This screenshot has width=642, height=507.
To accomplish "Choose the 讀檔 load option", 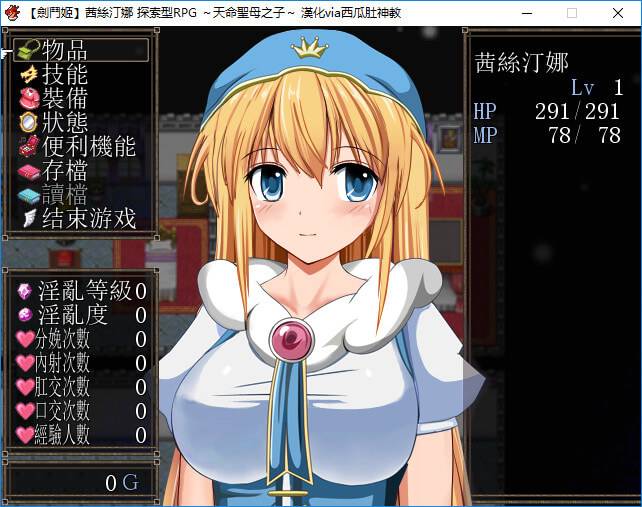I will coord(65,194).
